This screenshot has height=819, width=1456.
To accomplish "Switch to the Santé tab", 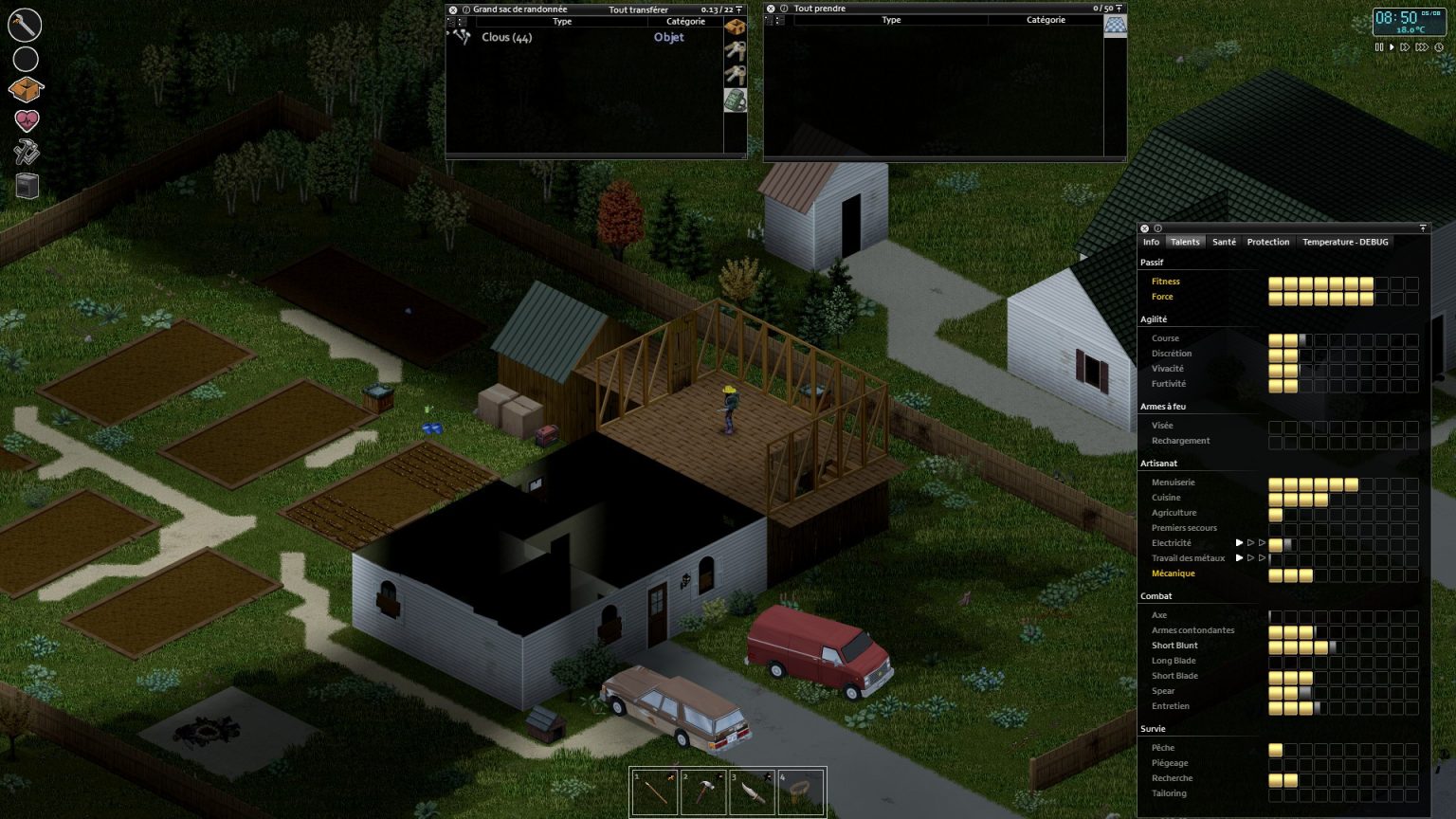I will click(x=1224, y=242).
